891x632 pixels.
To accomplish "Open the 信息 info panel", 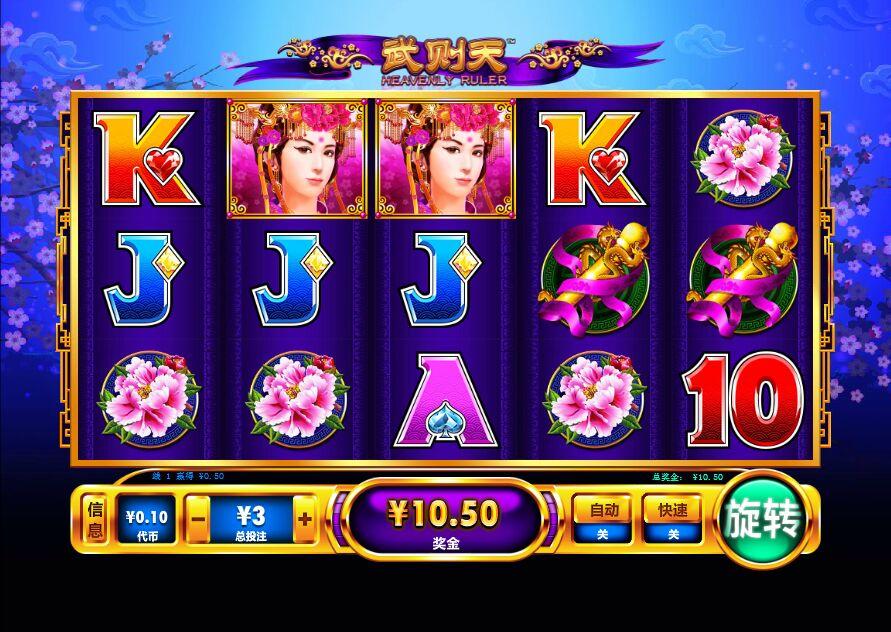I will [95, 520].
